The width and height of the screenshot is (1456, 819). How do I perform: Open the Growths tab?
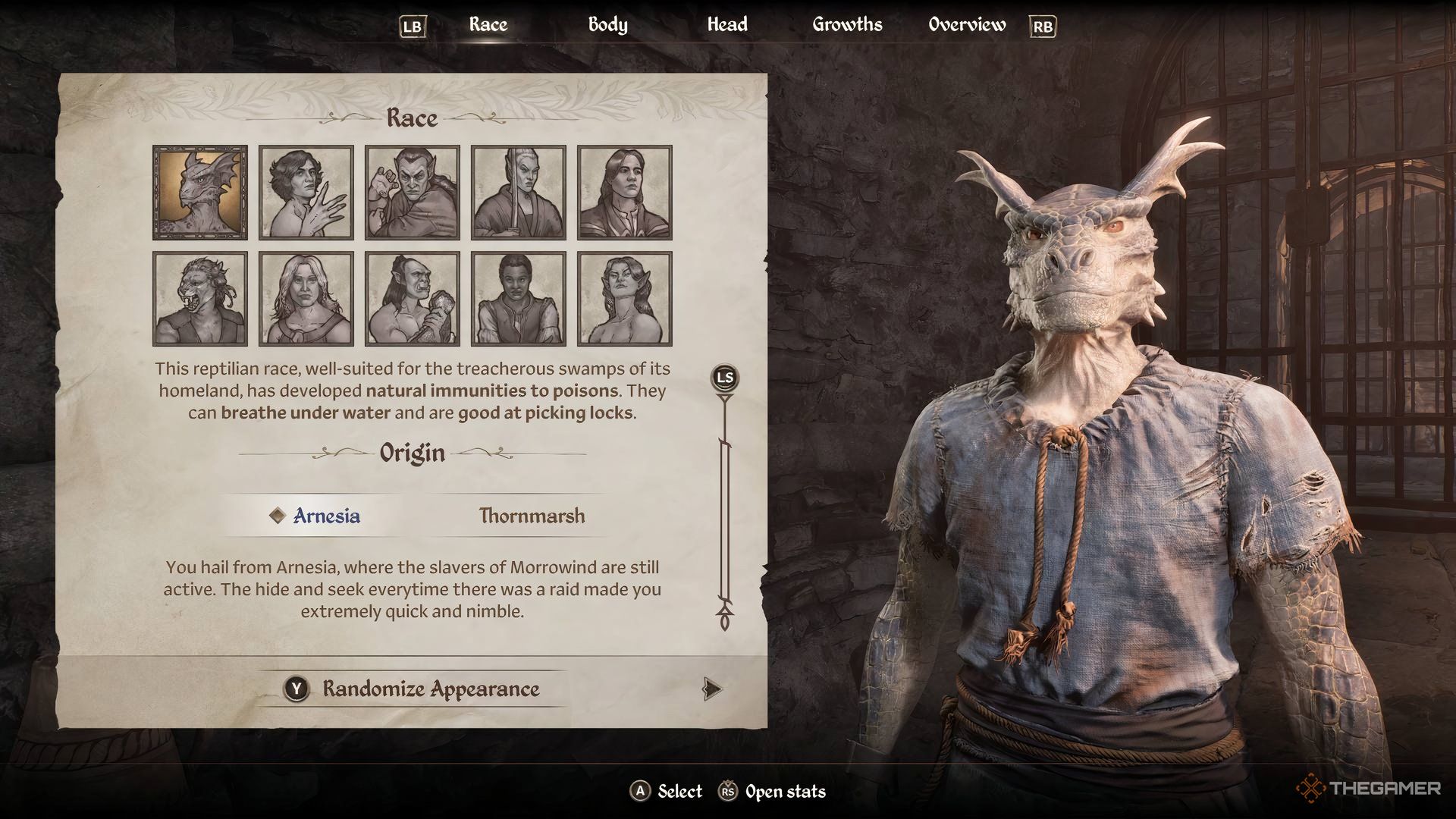click(847, 25)
